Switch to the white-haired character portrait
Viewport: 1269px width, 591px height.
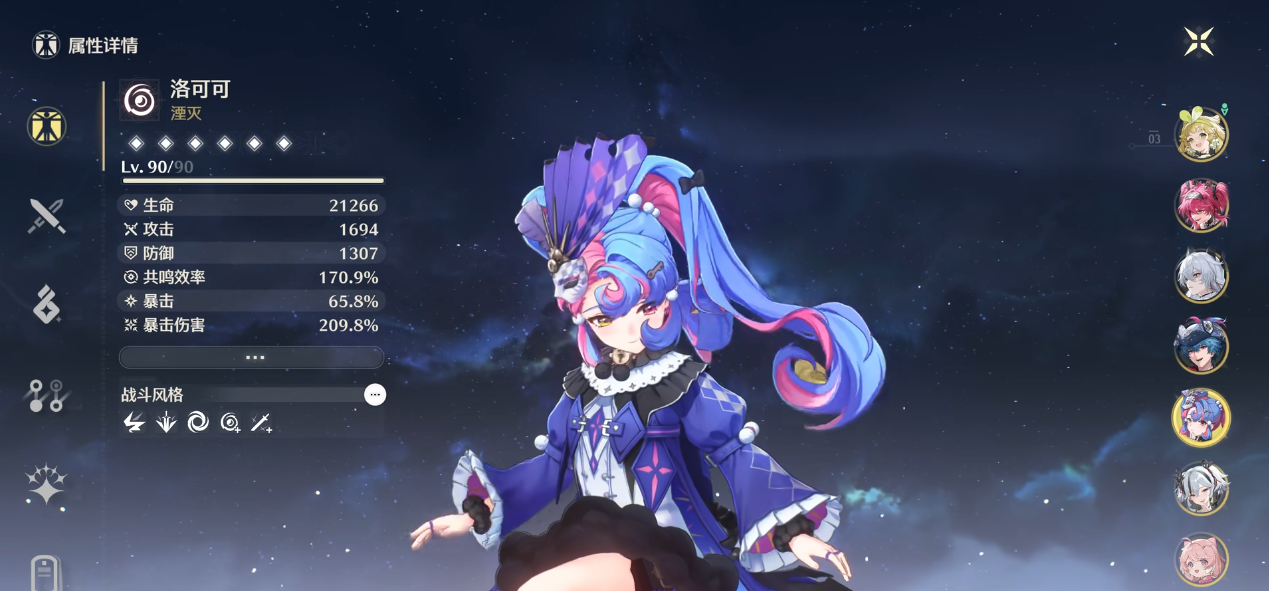(x=1200, y=276)
